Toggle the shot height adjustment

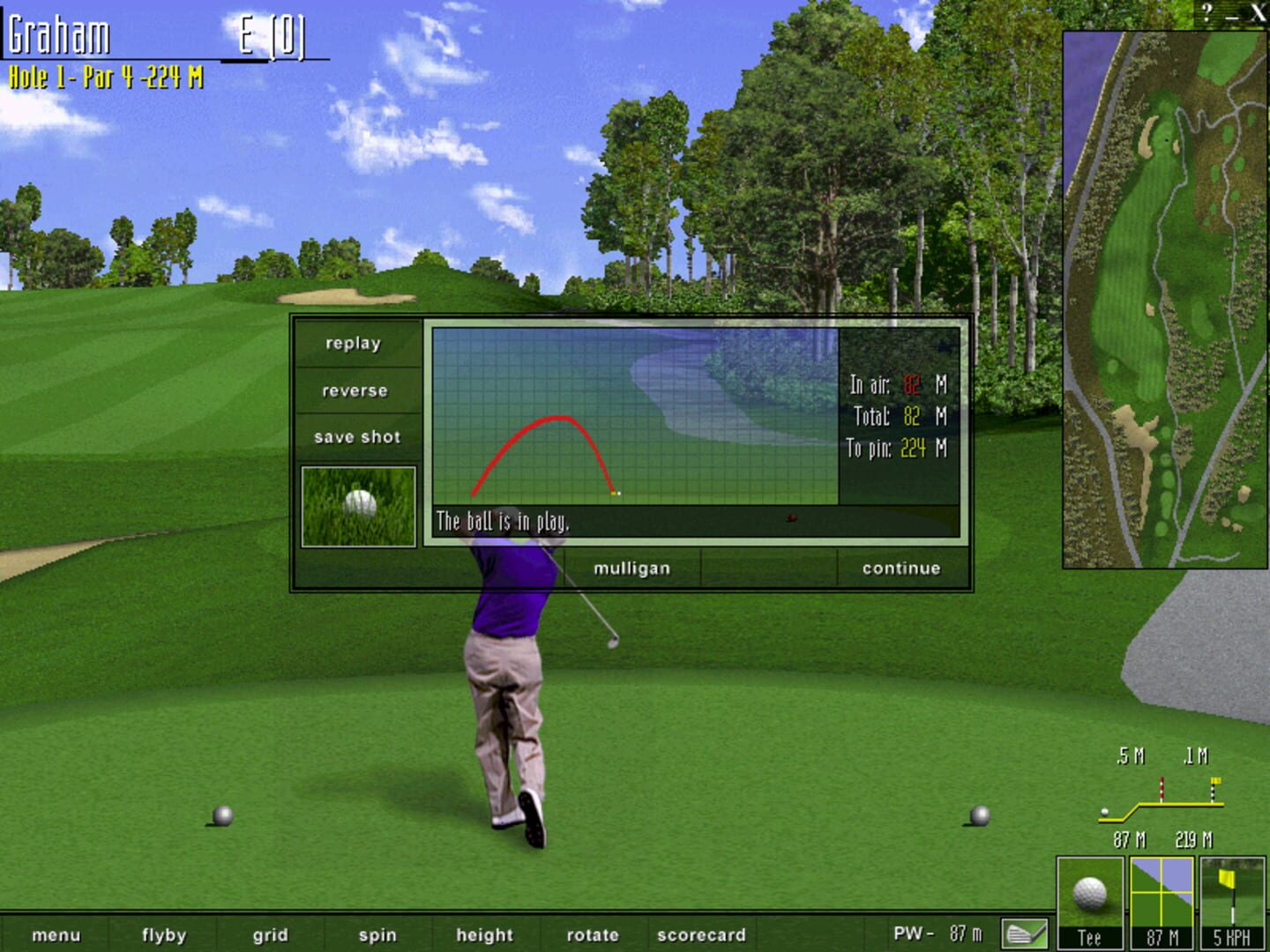484,935
